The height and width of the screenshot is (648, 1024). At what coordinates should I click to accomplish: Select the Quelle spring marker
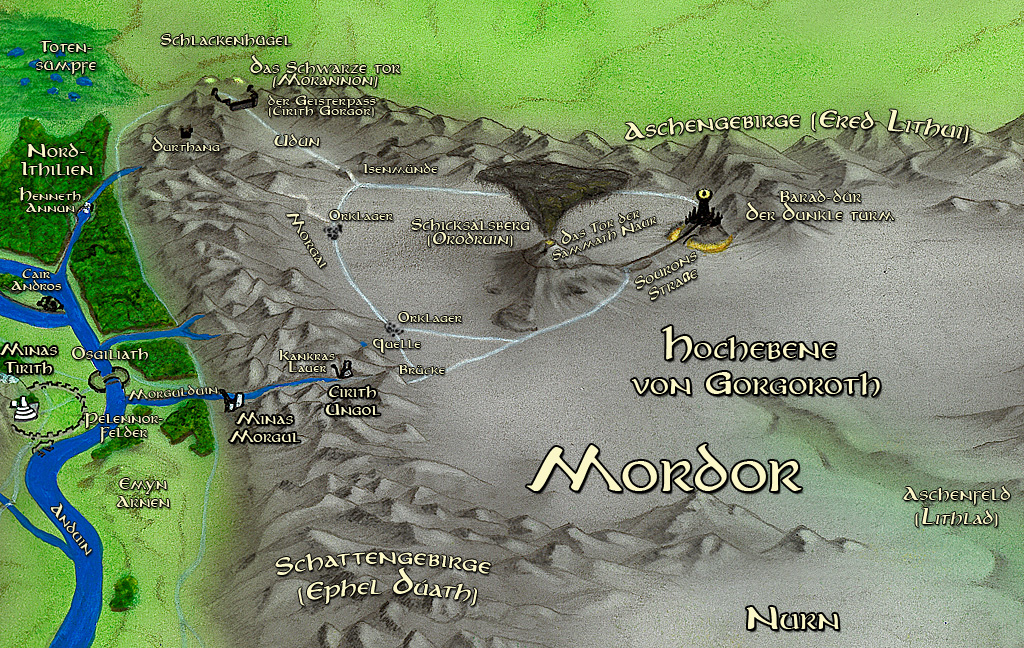click(x=364, y=344)
